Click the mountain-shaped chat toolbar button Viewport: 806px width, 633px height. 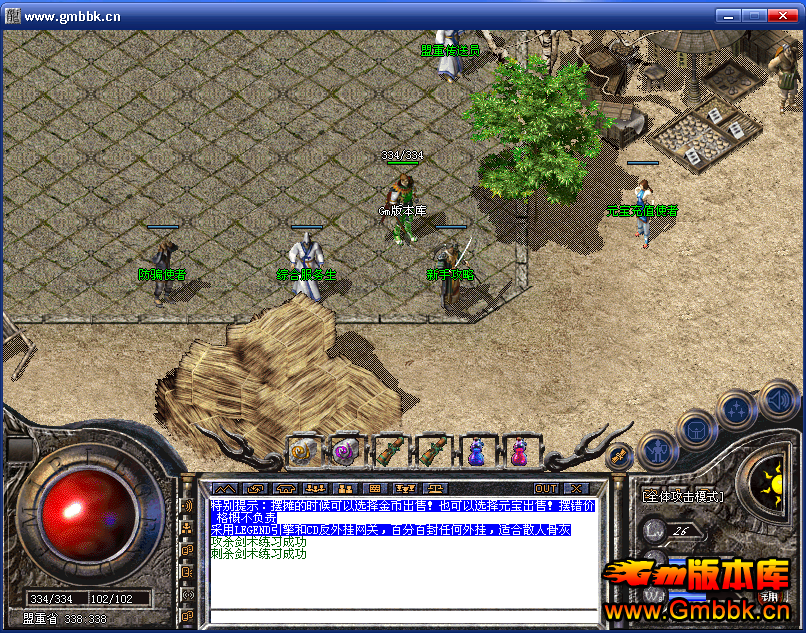click(224, 488)
